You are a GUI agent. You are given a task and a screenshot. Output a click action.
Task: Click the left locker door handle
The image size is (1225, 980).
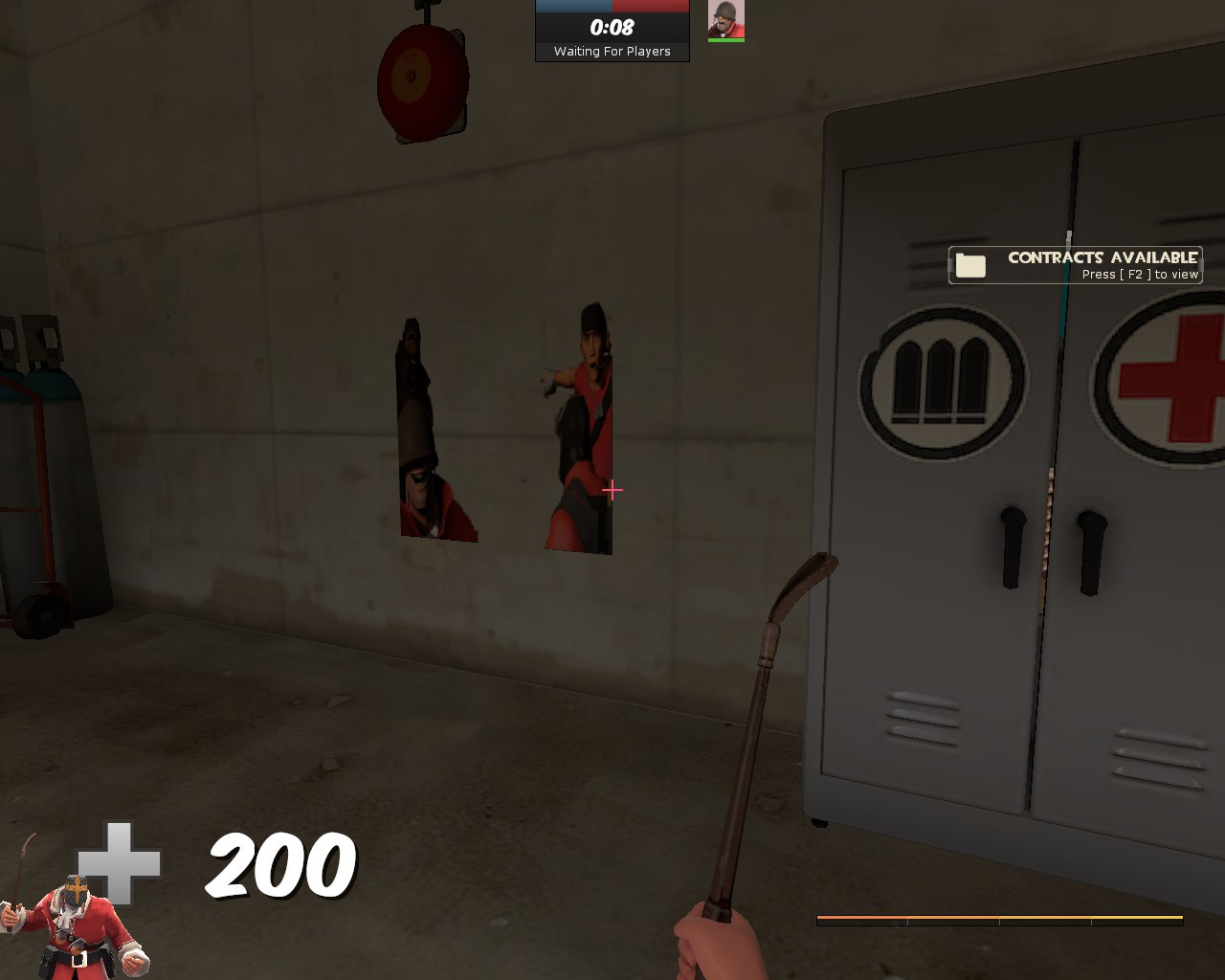1011,546
